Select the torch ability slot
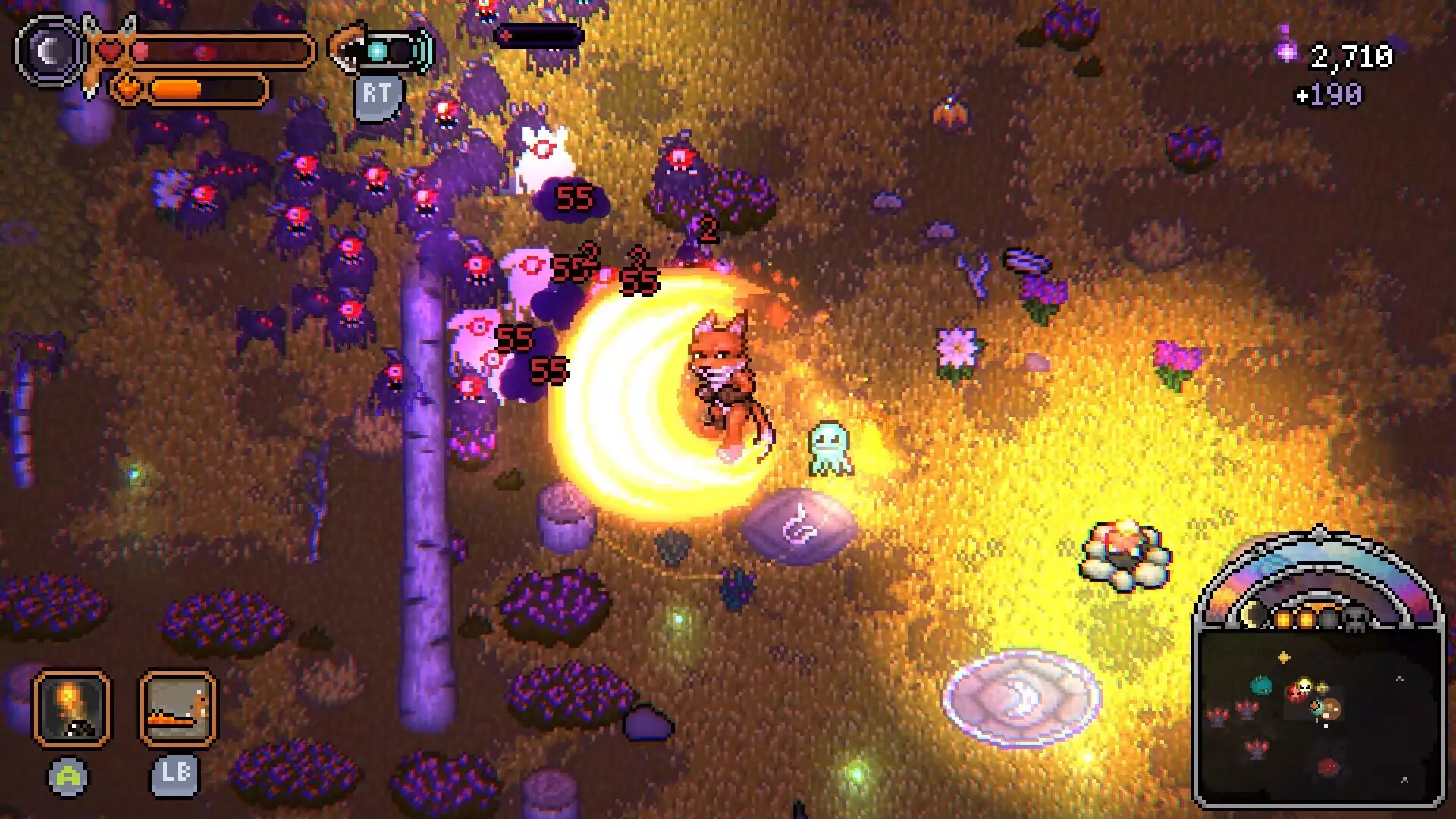Viewport: 1456px width, 819px height. 71,708
